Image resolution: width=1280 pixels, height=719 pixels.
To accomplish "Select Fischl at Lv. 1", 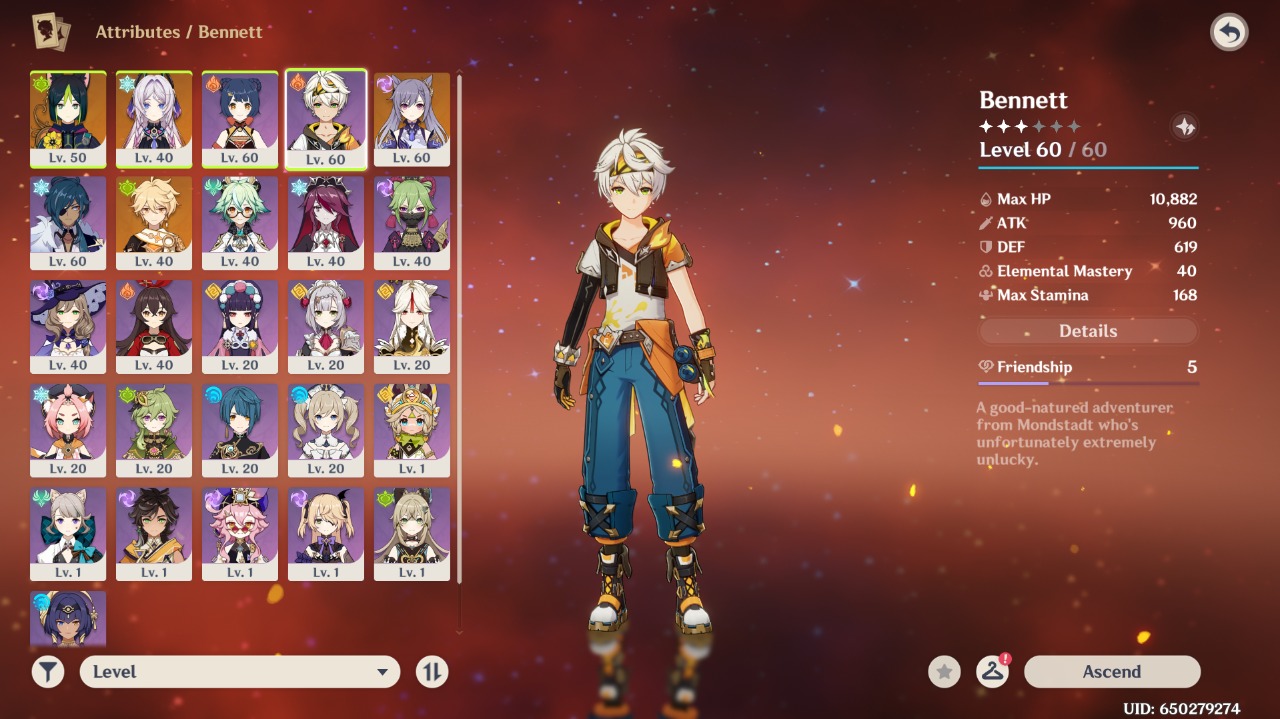I will tap(326, 534).
